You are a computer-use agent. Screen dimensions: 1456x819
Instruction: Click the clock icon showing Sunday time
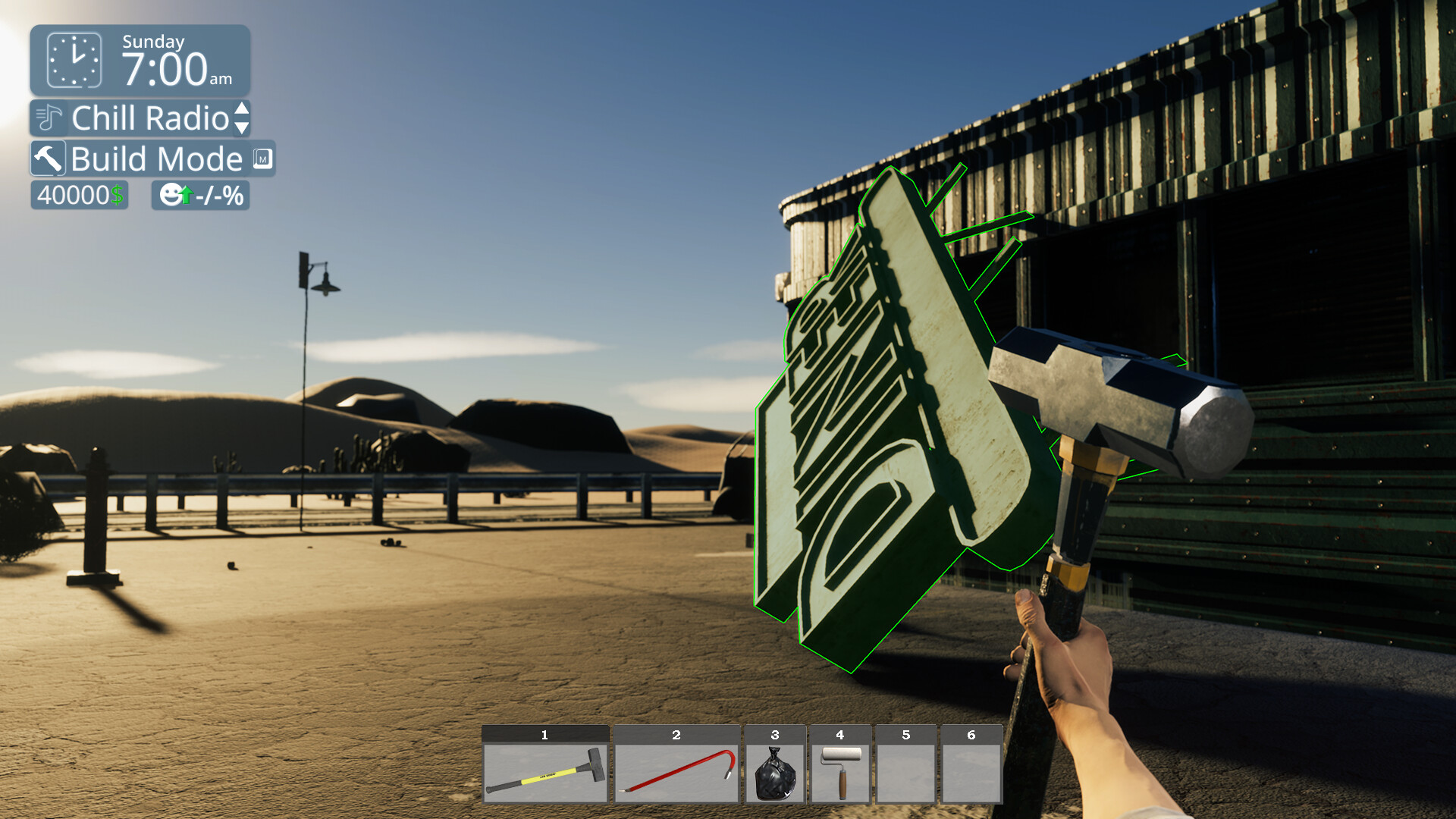(x=74, y=60)
